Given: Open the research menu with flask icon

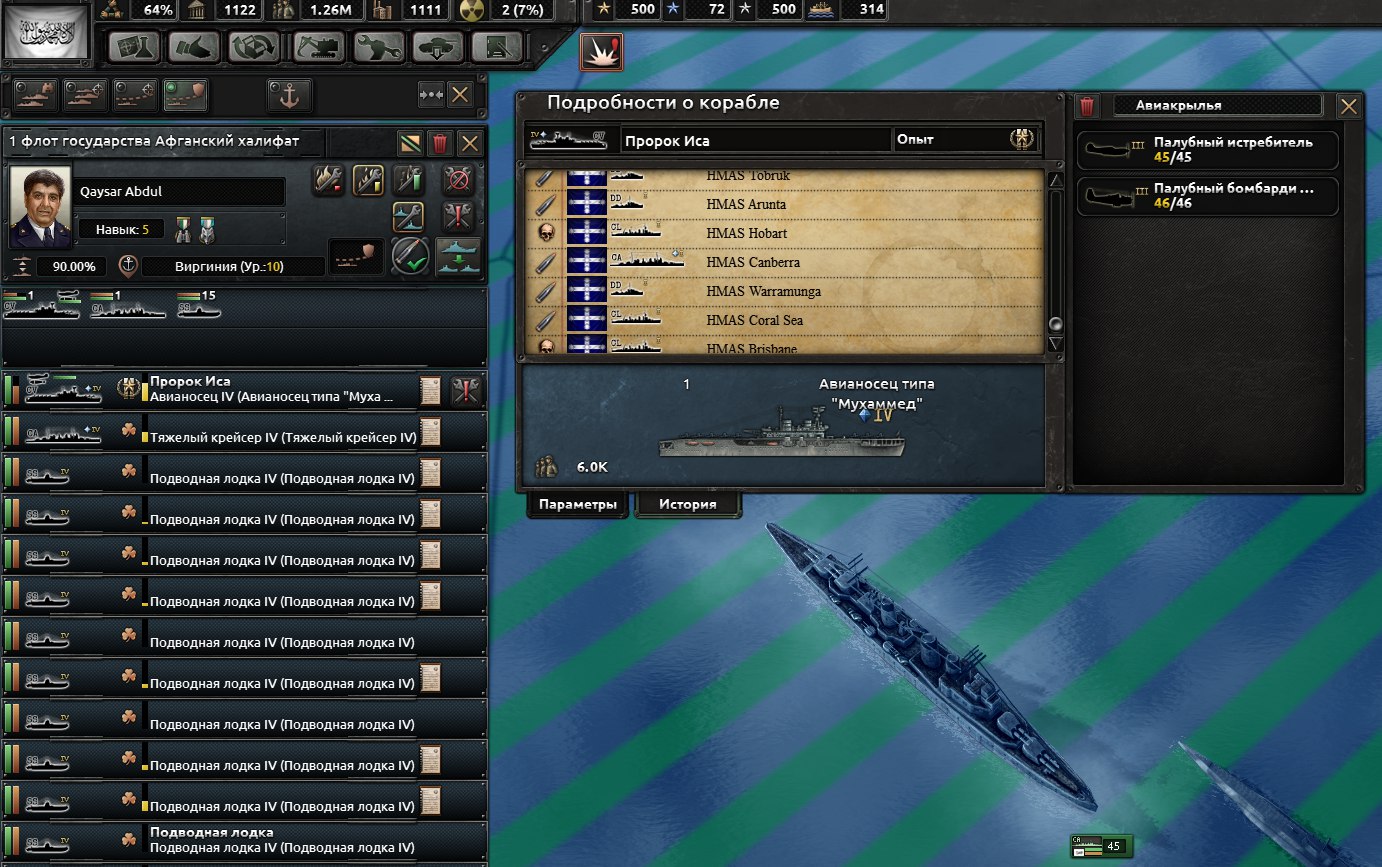Looking at the screenshot, I should tap(135, 47).
